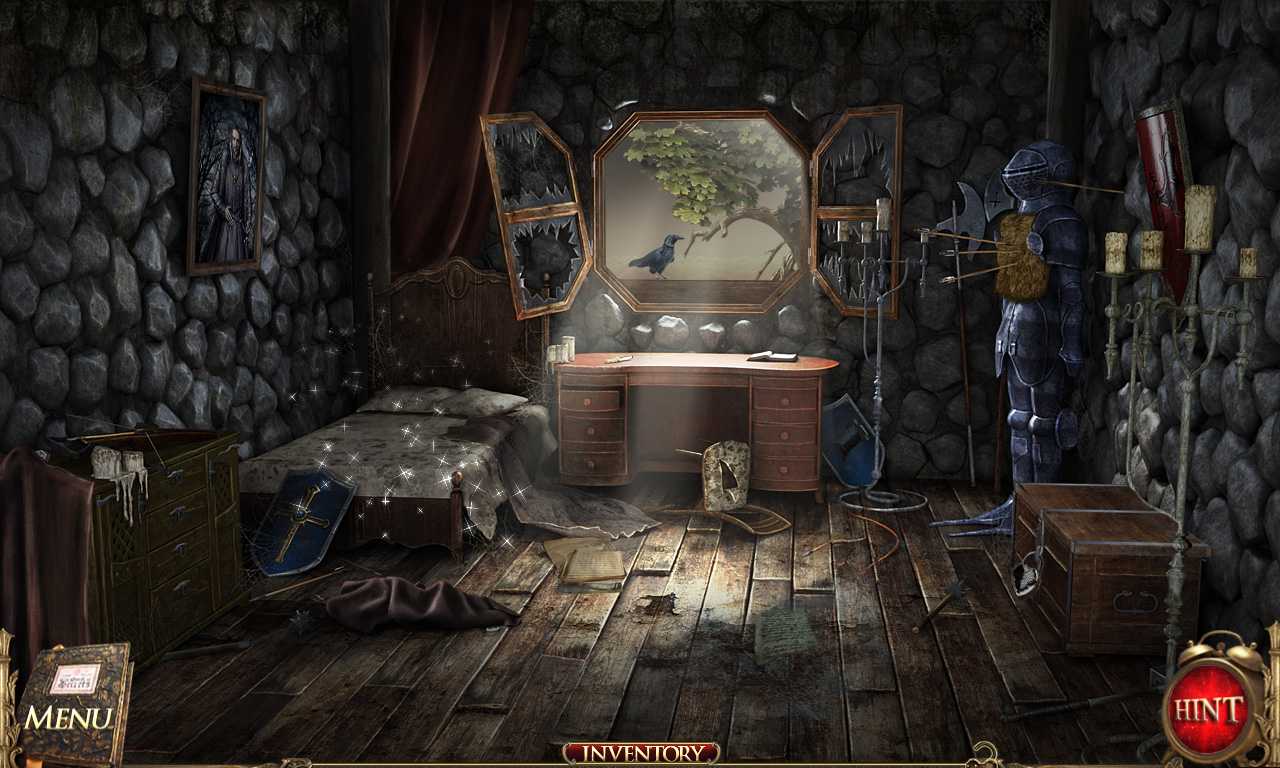
Task: Open the MENU book
Action: click(x=75, y=700)
